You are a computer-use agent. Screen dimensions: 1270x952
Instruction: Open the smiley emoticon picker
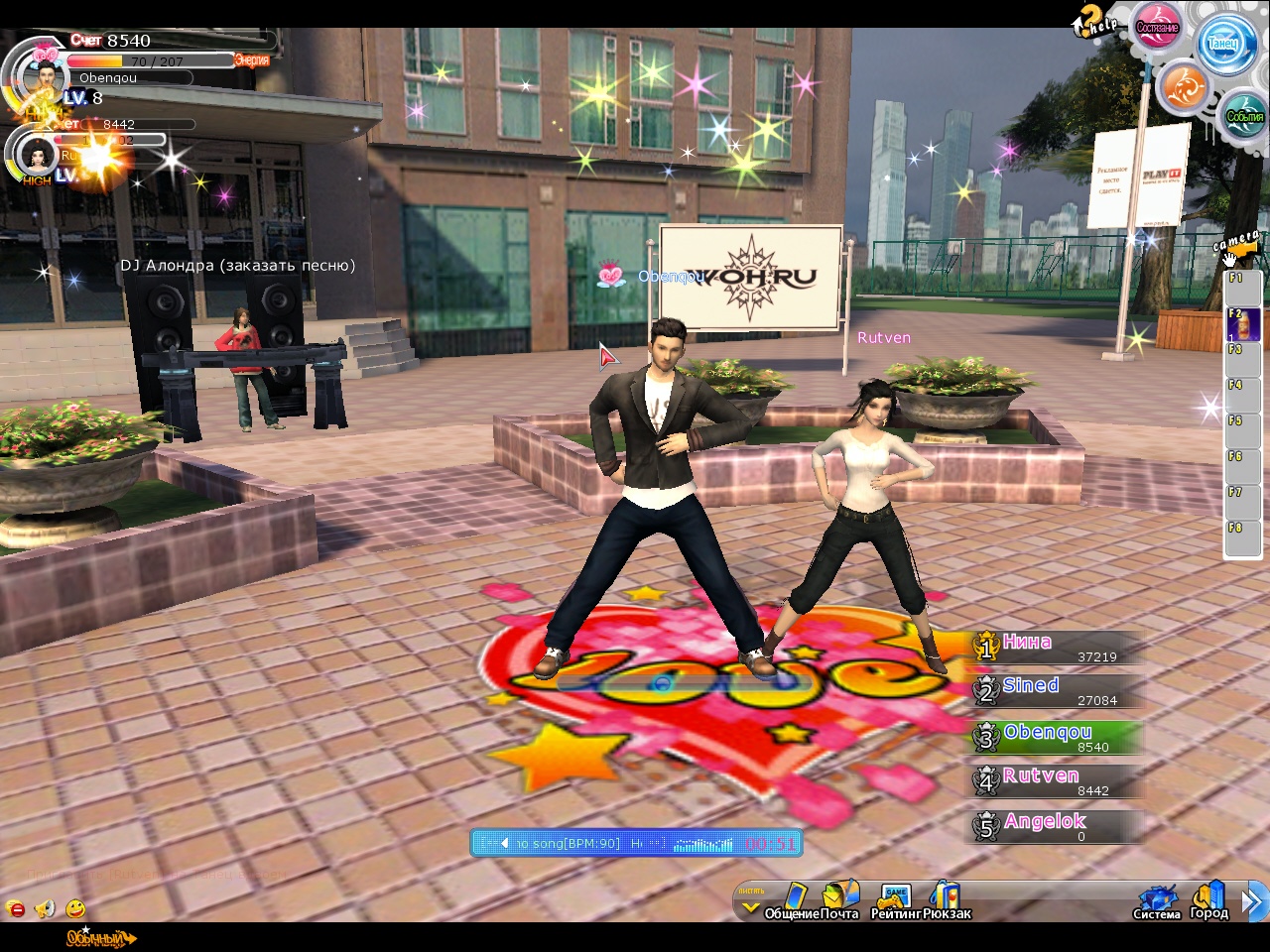tap(75, 908)
